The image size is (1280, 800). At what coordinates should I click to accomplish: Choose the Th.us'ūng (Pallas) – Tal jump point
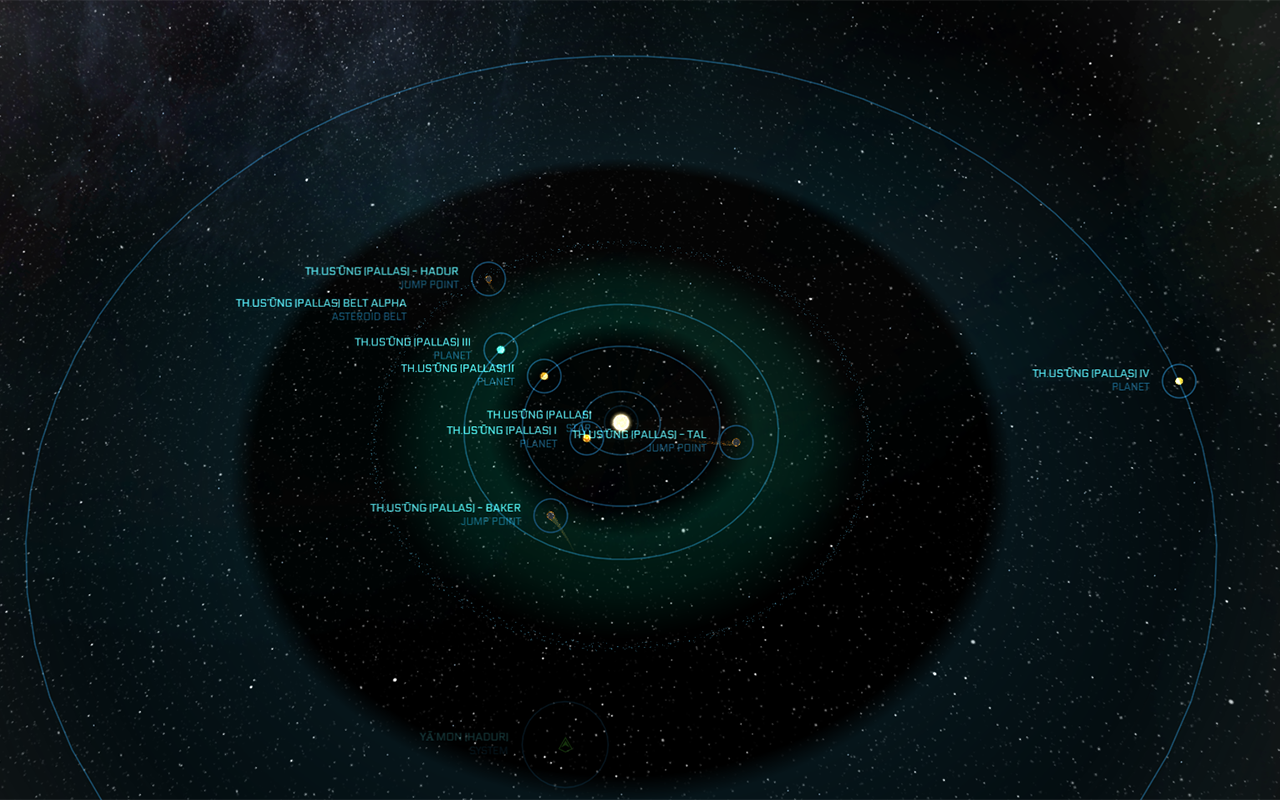(736, 442)
